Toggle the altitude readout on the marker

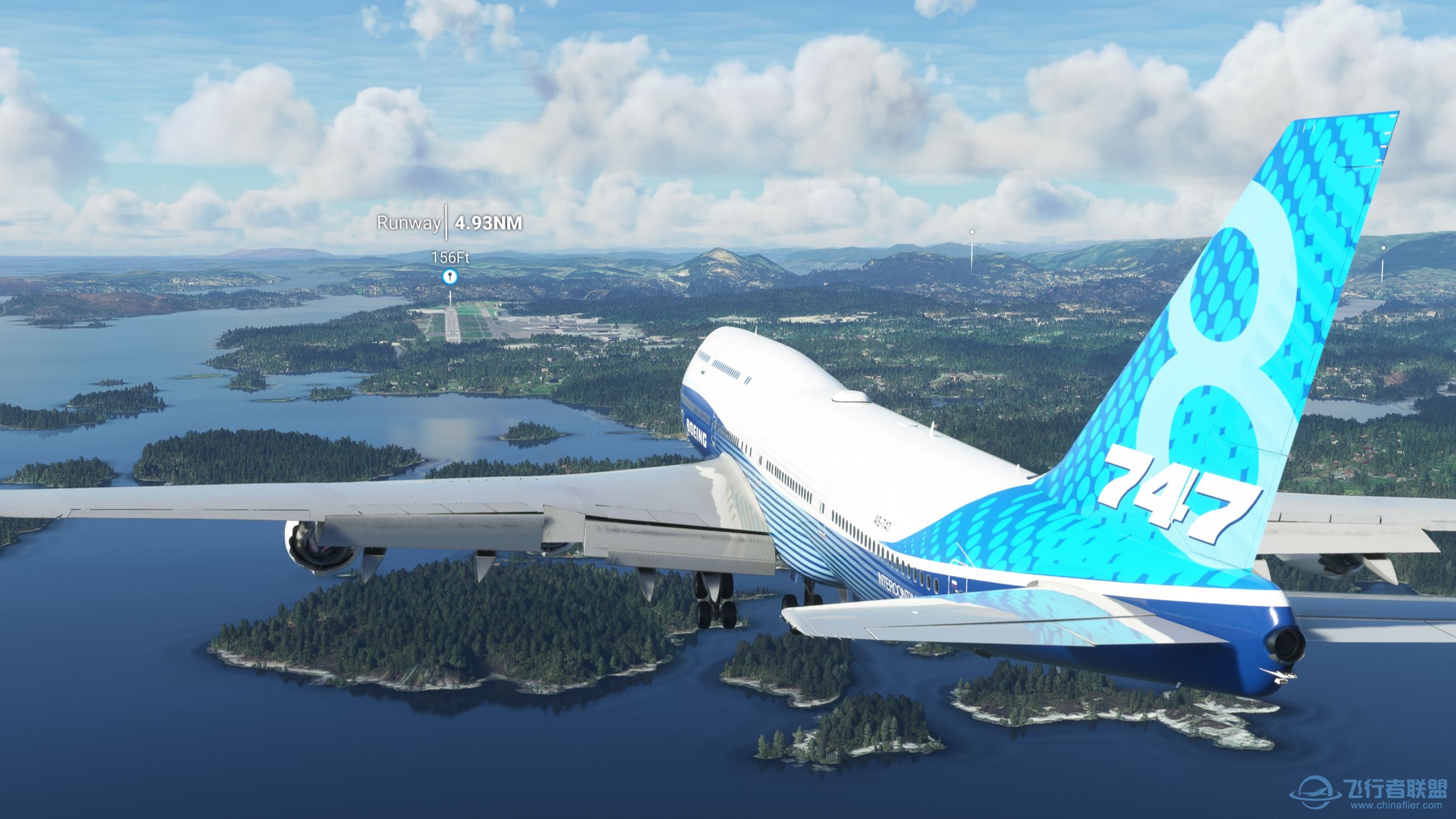pos(451,258)
